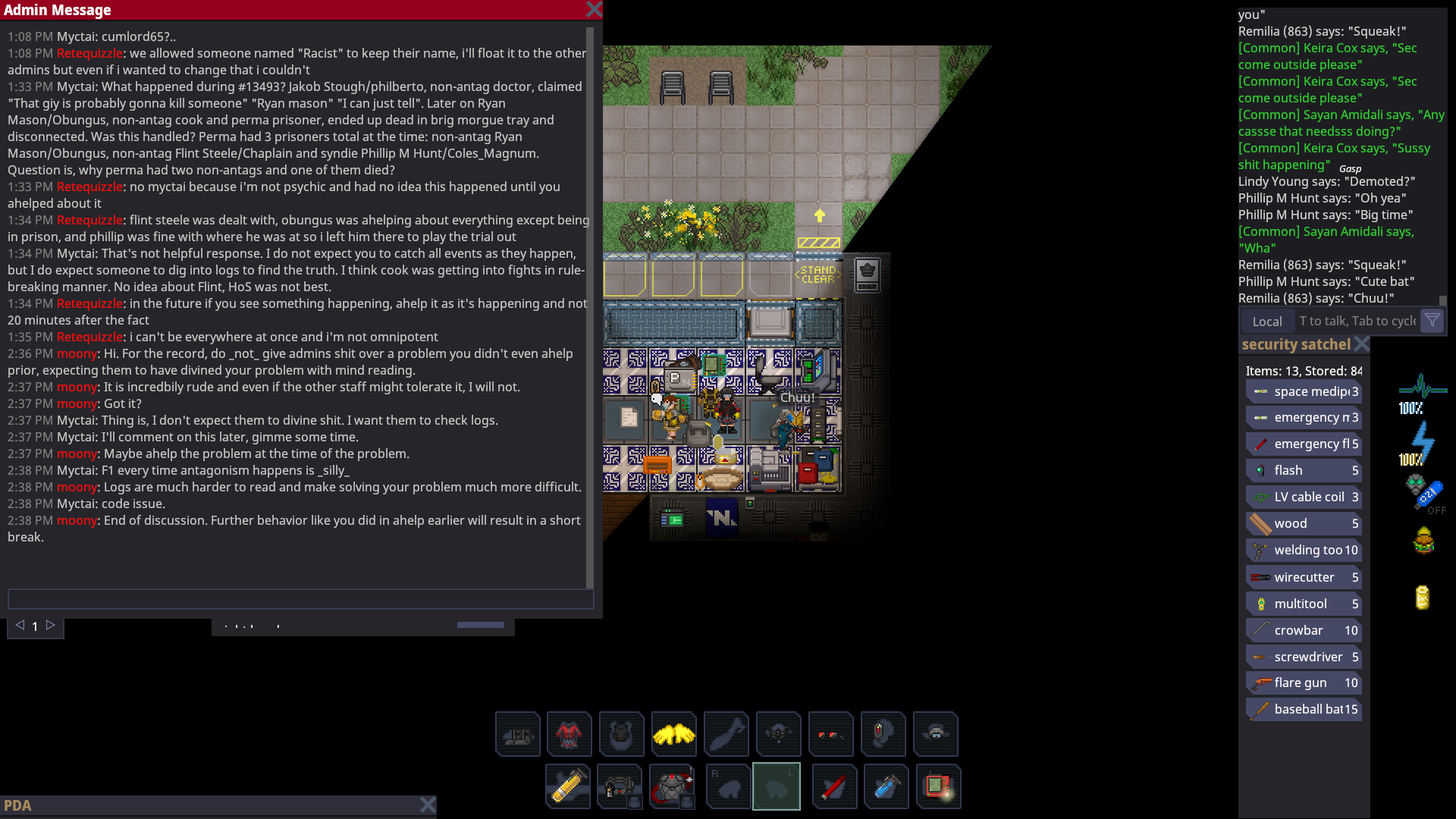
Task: Open the chat filter button
Action: click(1432, 321)
